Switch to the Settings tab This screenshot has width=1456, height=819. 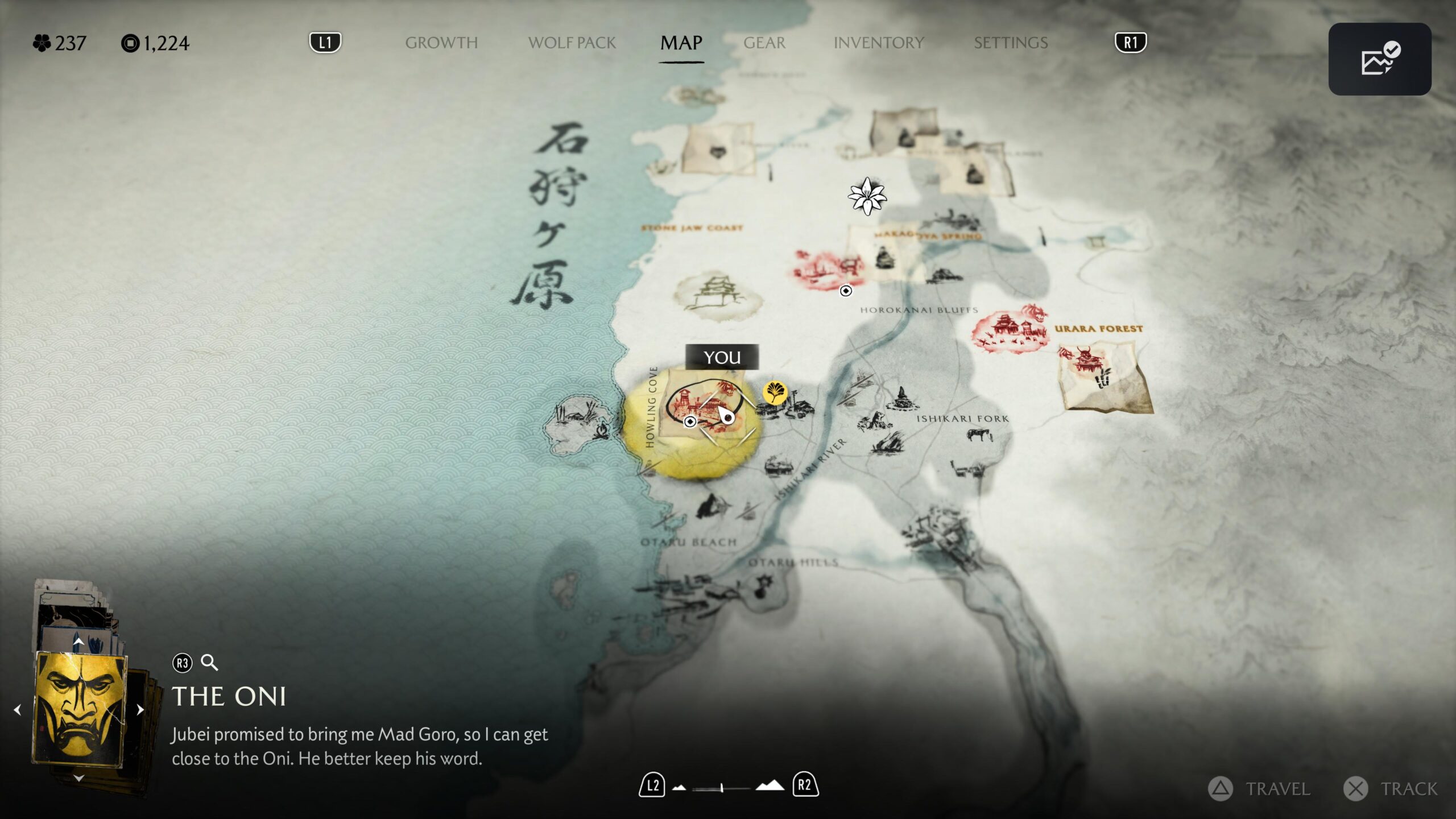1010,43
